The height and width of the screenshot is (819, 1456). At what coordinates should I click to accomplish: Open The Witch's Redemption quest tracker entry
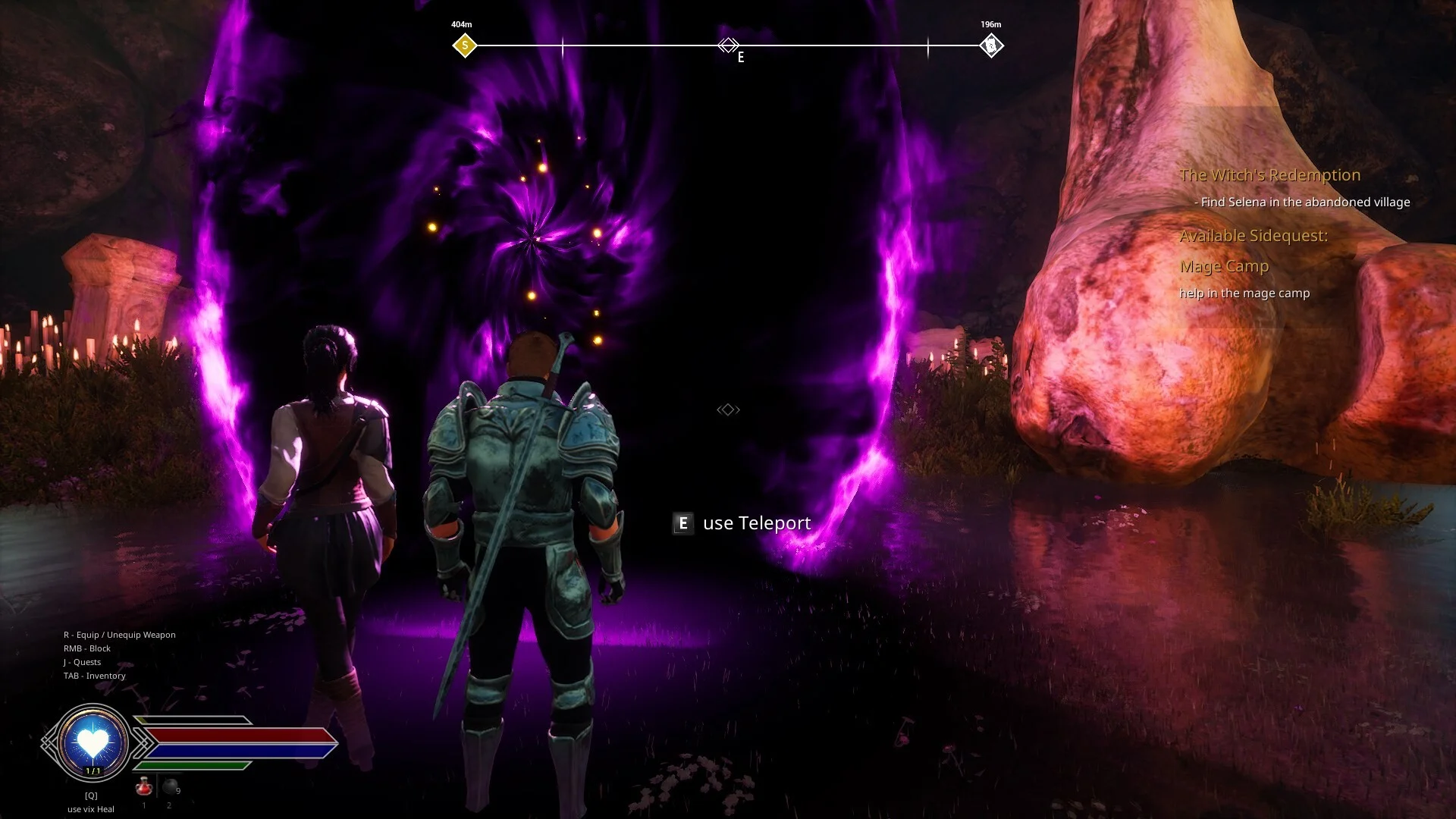(x=1269, y=175)
